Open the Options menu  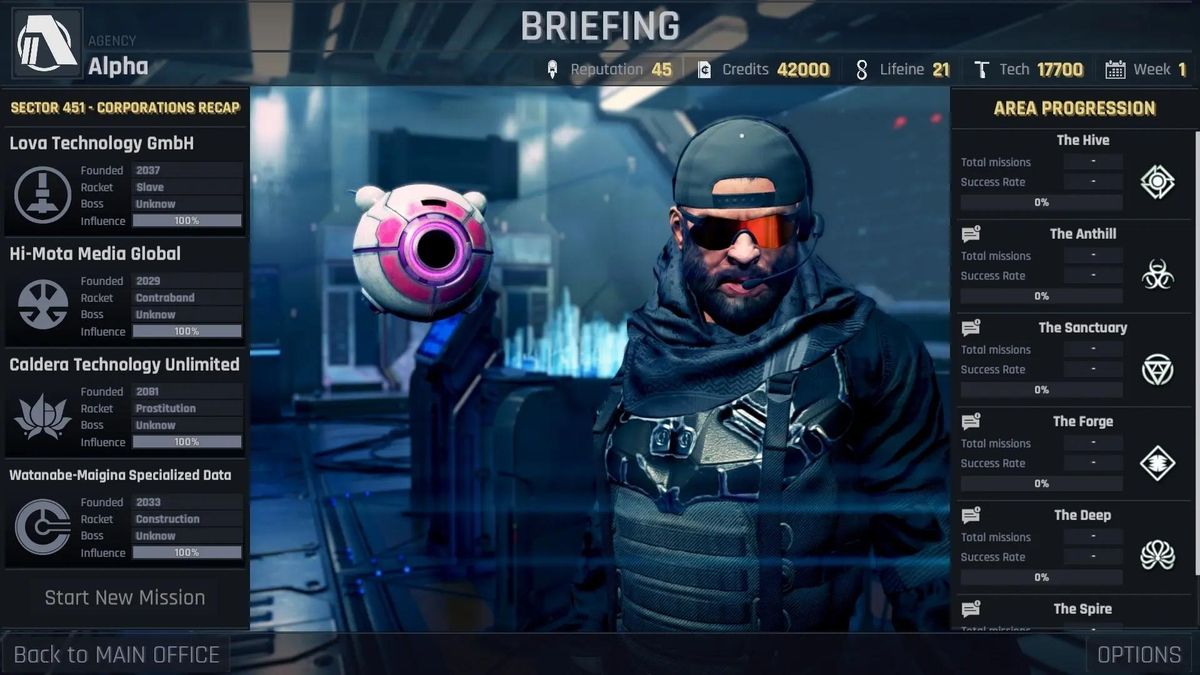1139,655
